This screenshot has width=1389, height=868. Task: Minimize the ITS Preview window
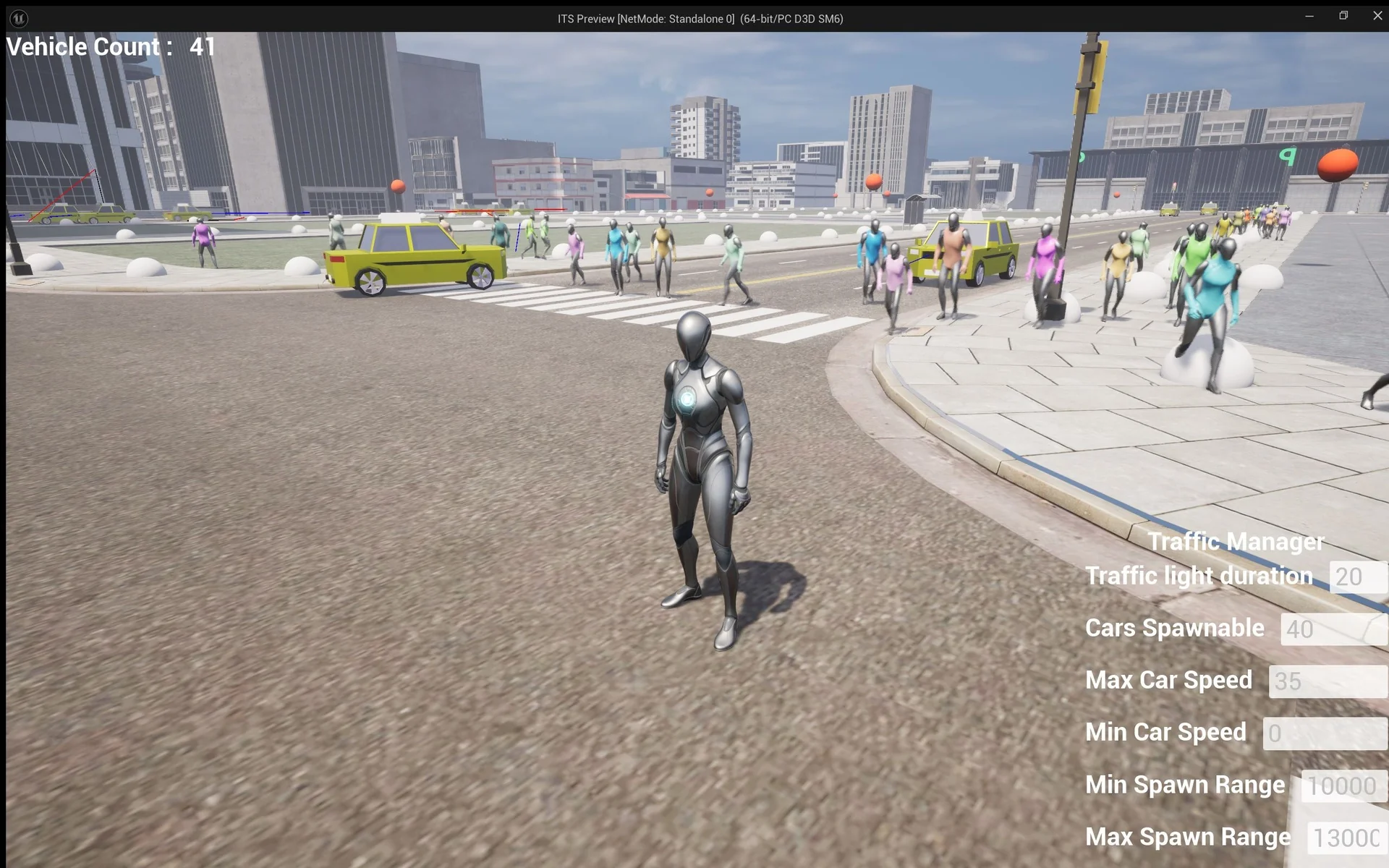[1309, 16]
